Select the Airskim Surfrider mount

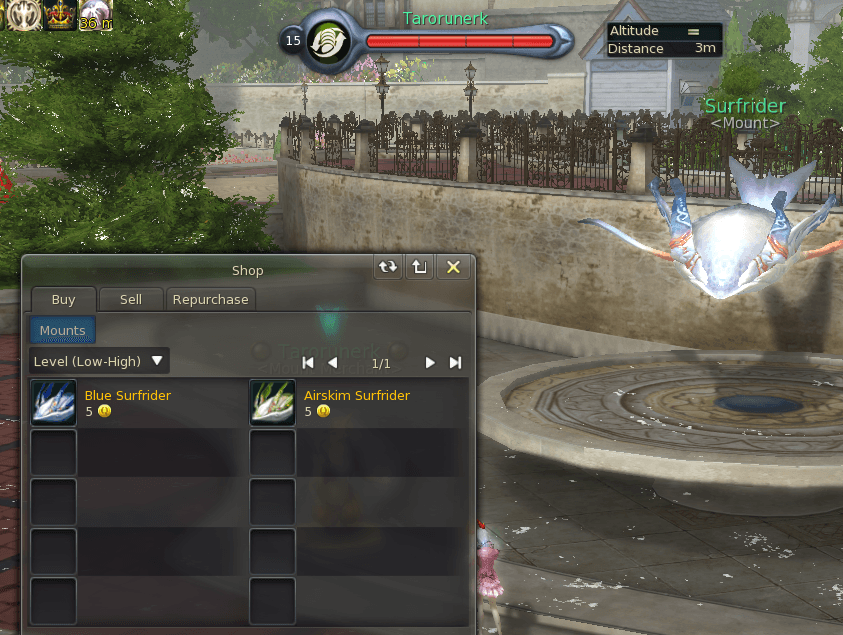click(x=273, y=402)
